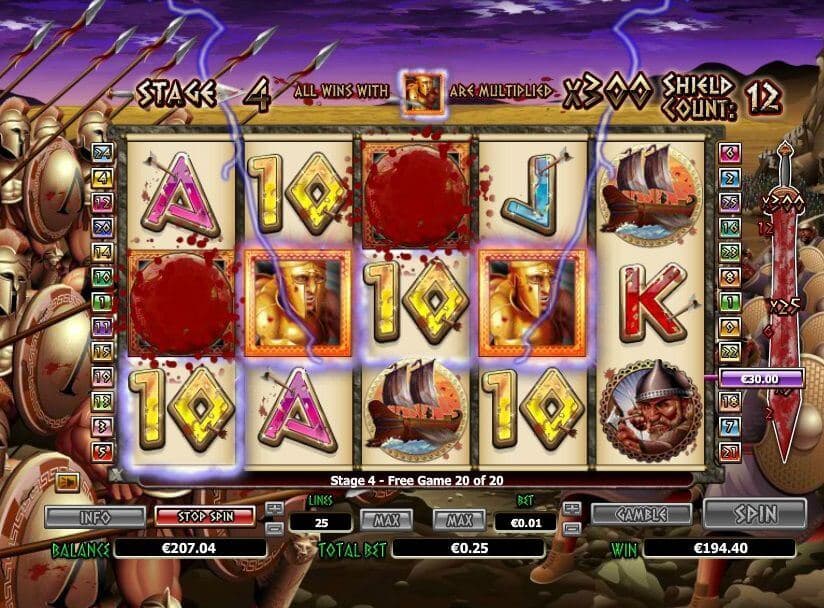This screenshot has height=608, width=824.
Task: Click the red STOP SPIN button
Action: 206,517
